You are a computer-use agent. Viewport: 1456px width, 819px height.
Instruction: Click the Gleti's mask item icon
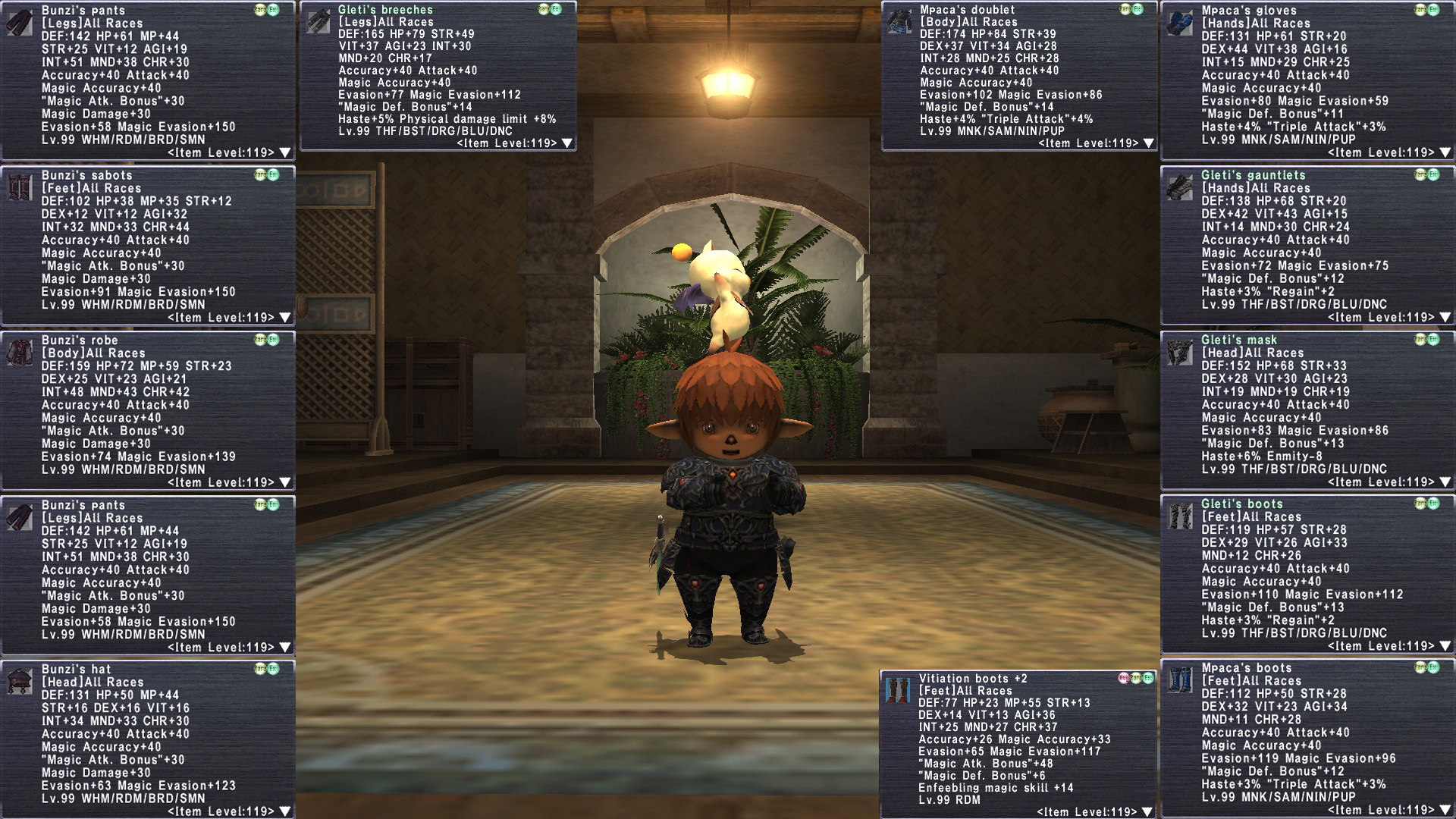tap(1180, 353)
